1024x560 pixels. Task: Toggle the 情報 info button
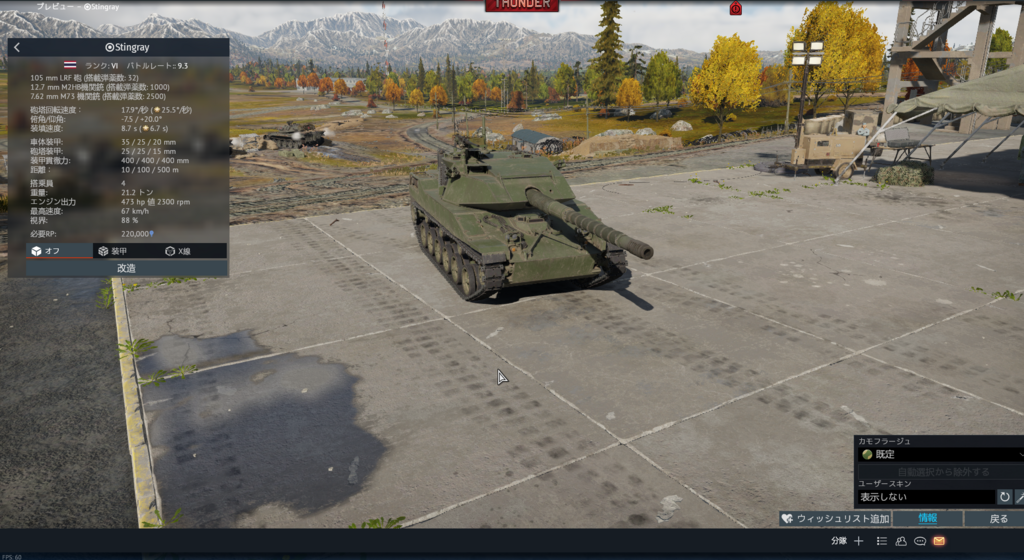click(927, 519)
